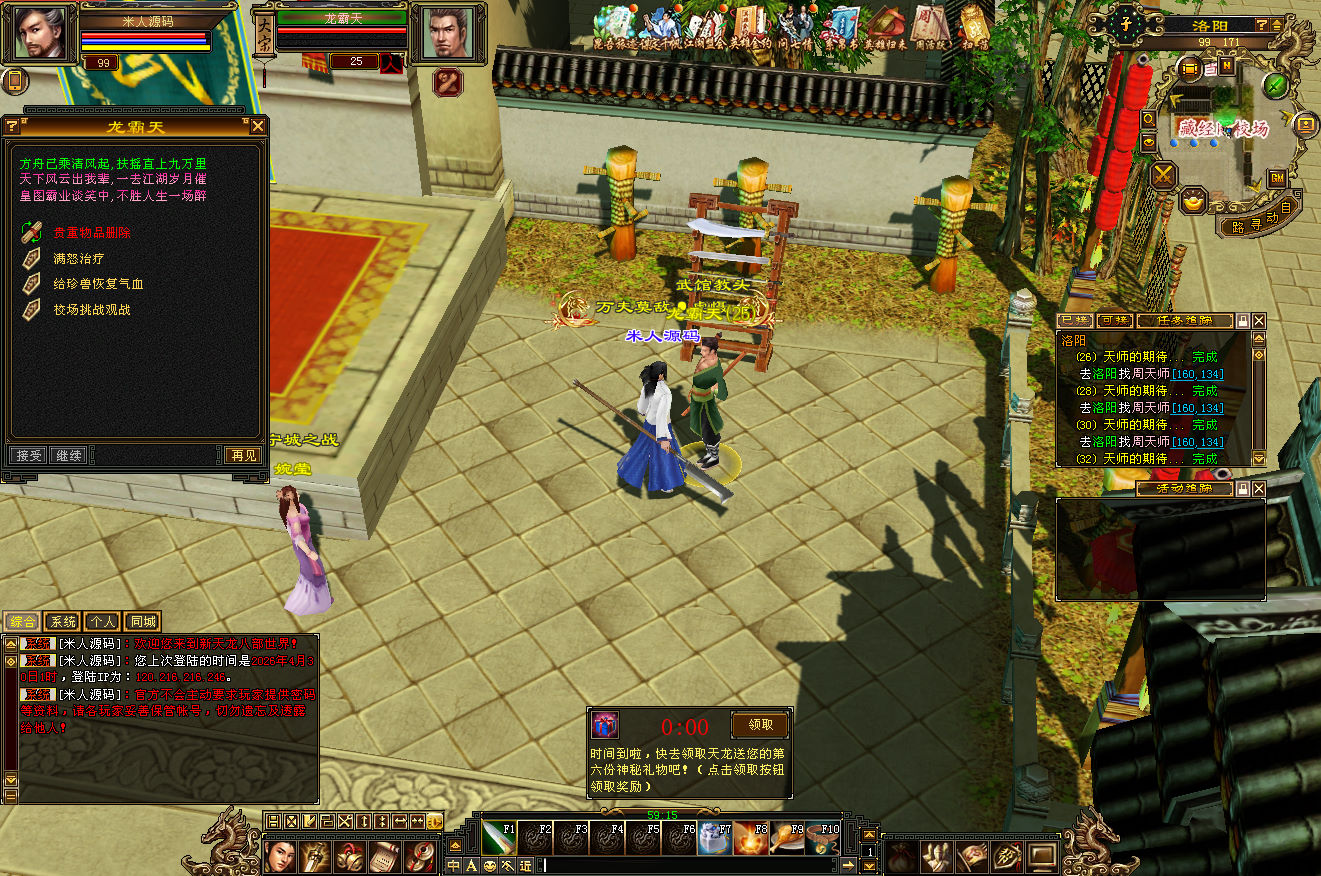Open the GM button beside the minimap
Screen dimensions: 1321x876
click(1276, 177)
